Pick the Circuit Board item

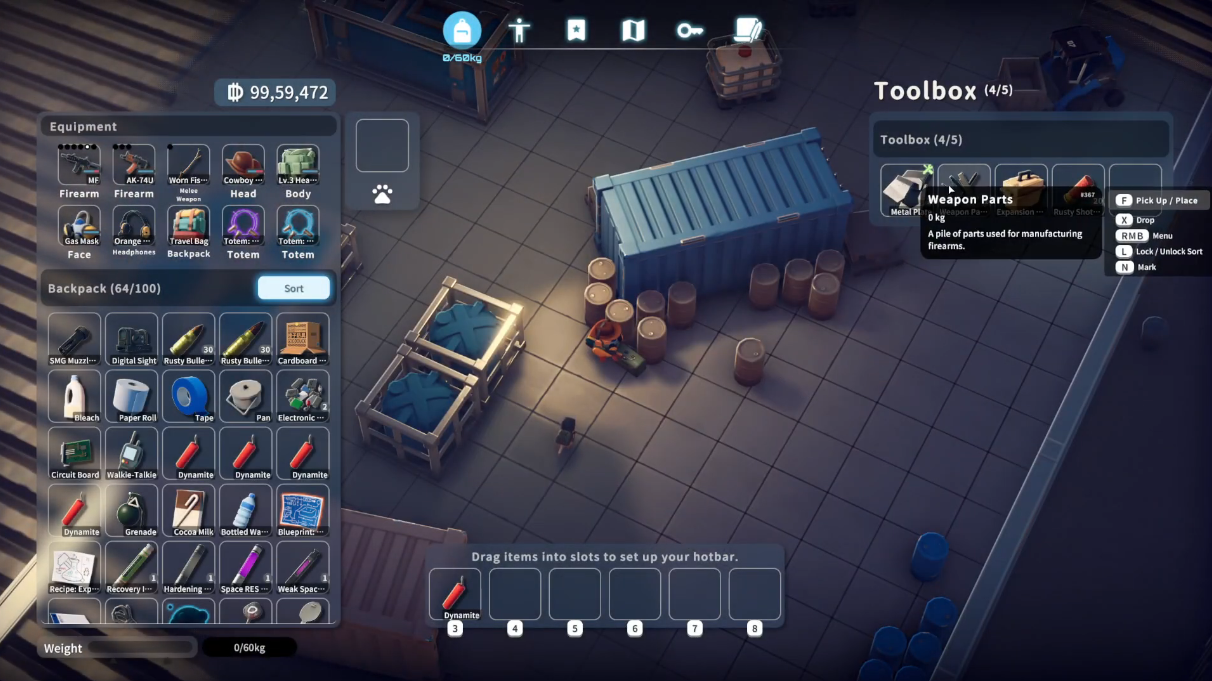click(75, 452)
